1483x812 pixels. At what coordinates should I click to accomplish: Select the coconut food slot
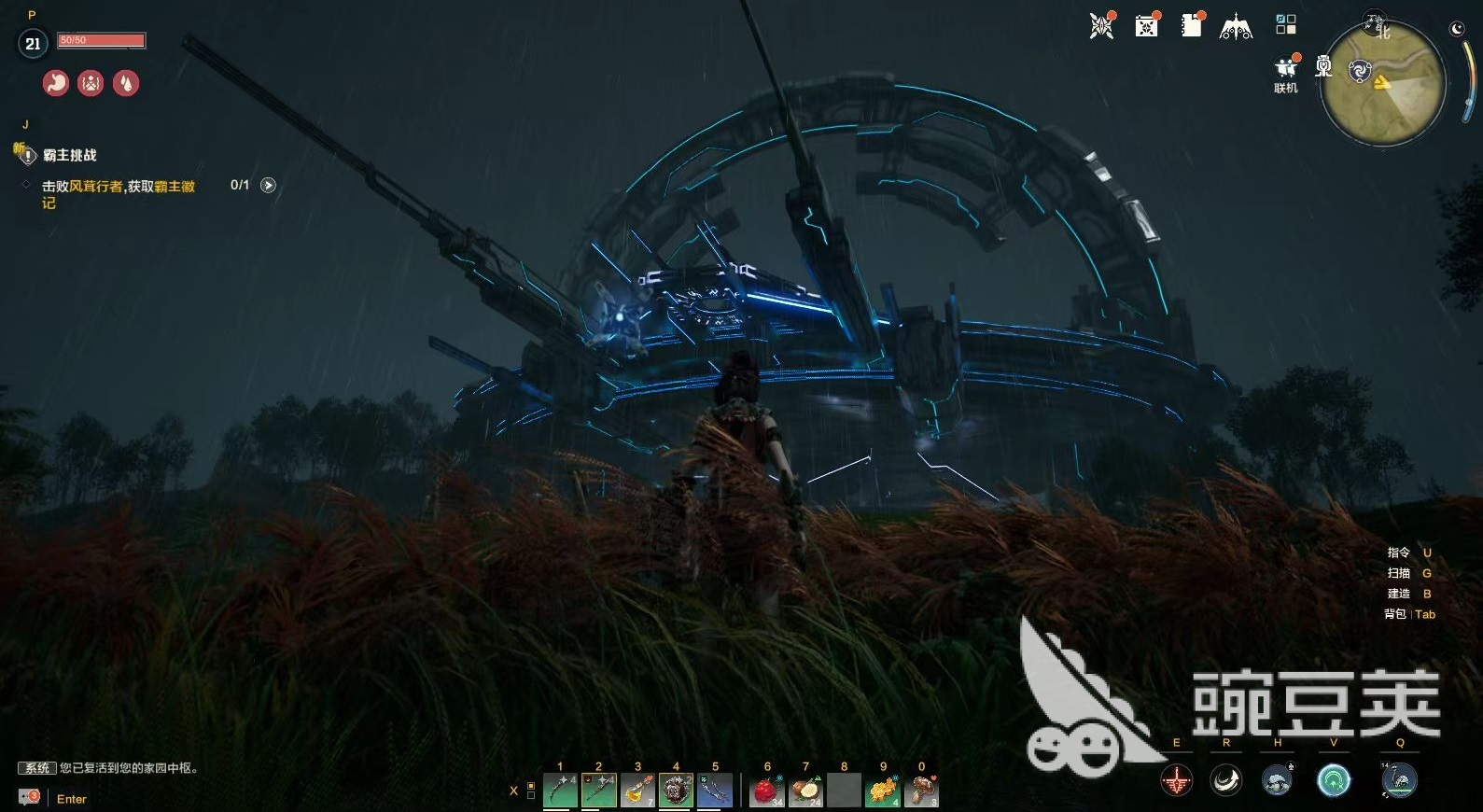[805, 791]
